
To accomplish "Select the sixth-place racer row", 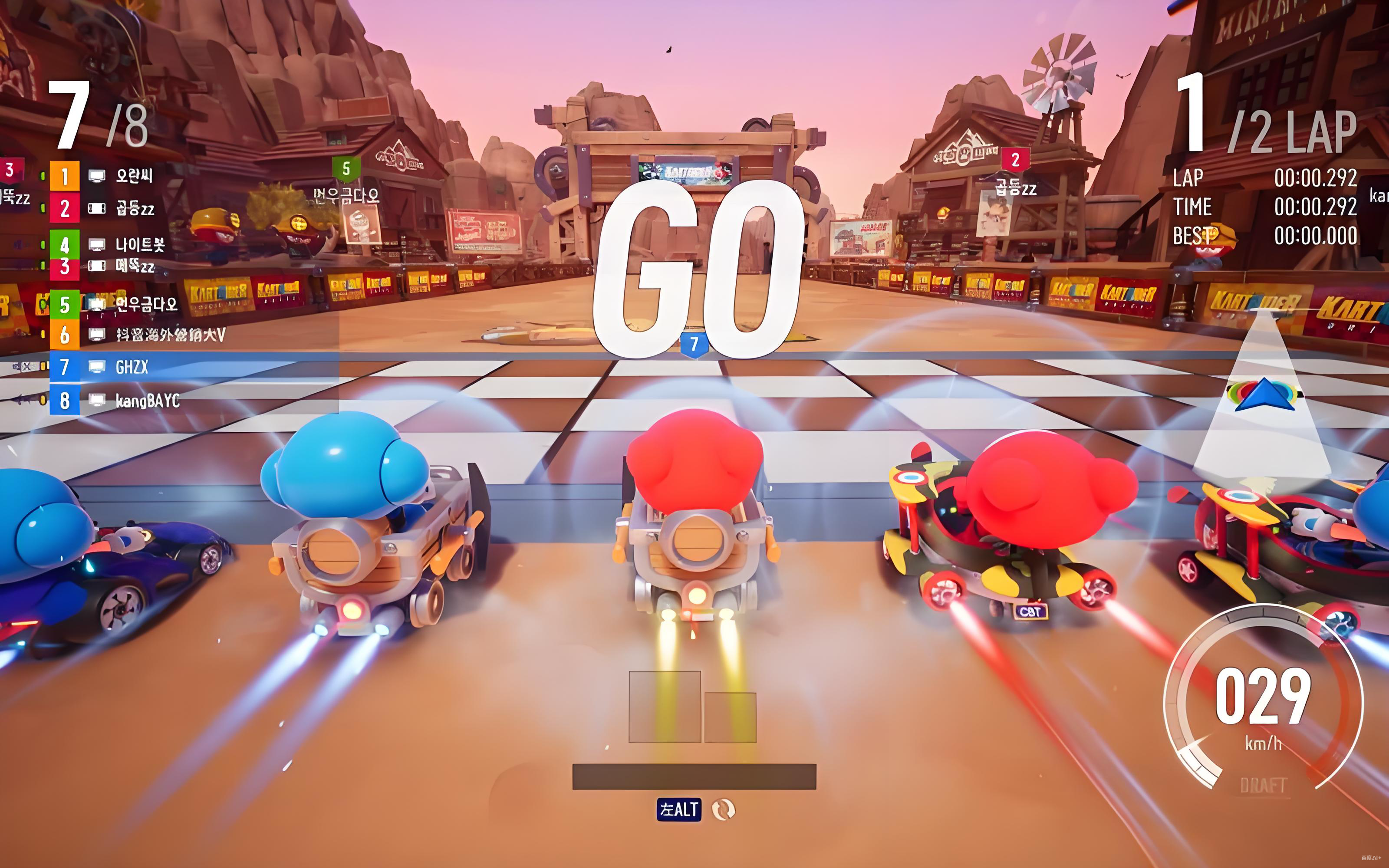I will [170, 335].
